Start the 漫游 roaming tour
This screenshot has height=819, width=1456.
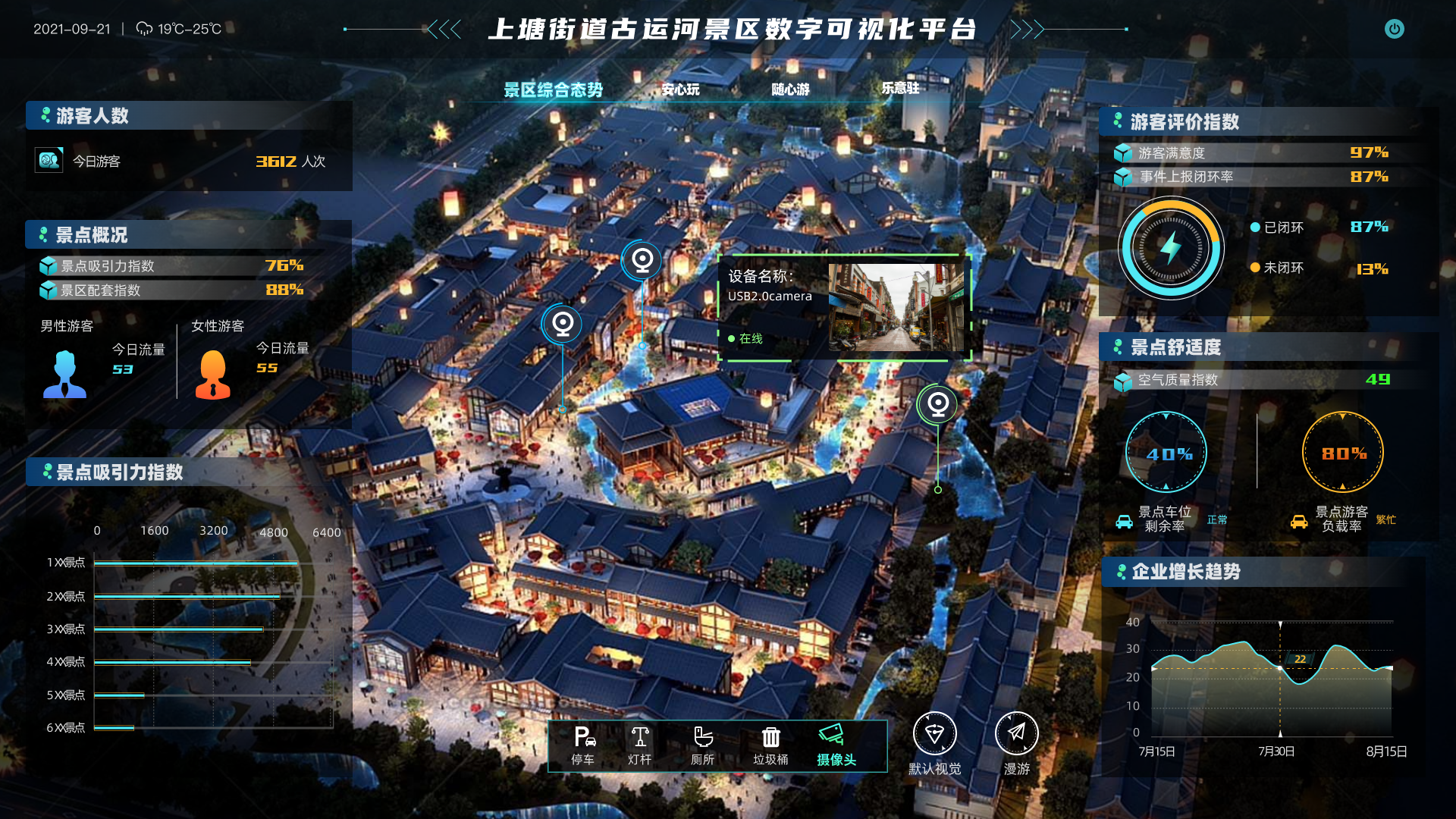point(1016,743)
